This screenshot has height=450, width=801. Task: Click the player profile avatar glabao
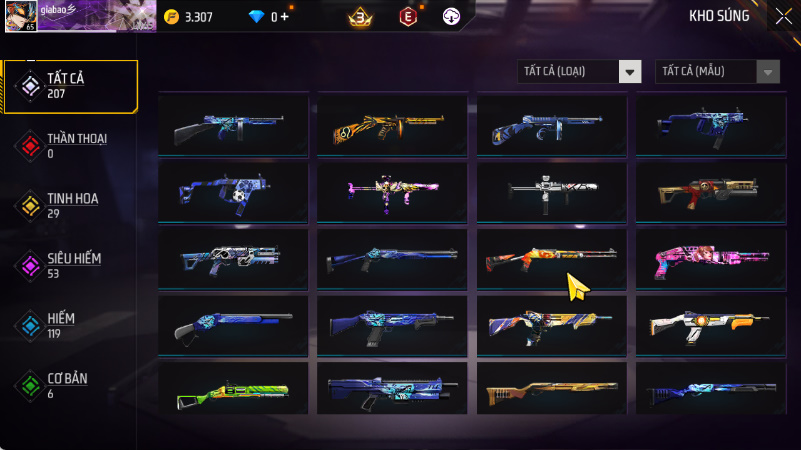(22, 16)
